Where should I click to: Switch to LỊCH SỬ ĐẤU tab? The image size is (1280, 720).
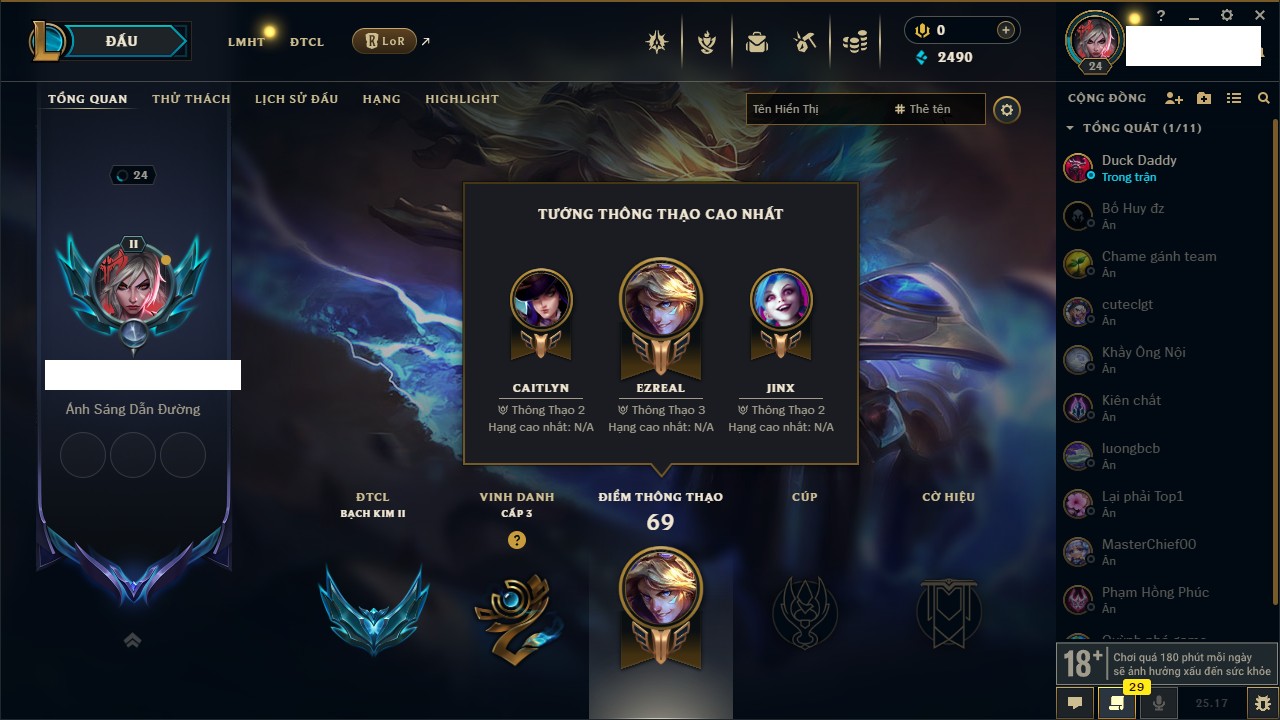[x=296, y=99]
